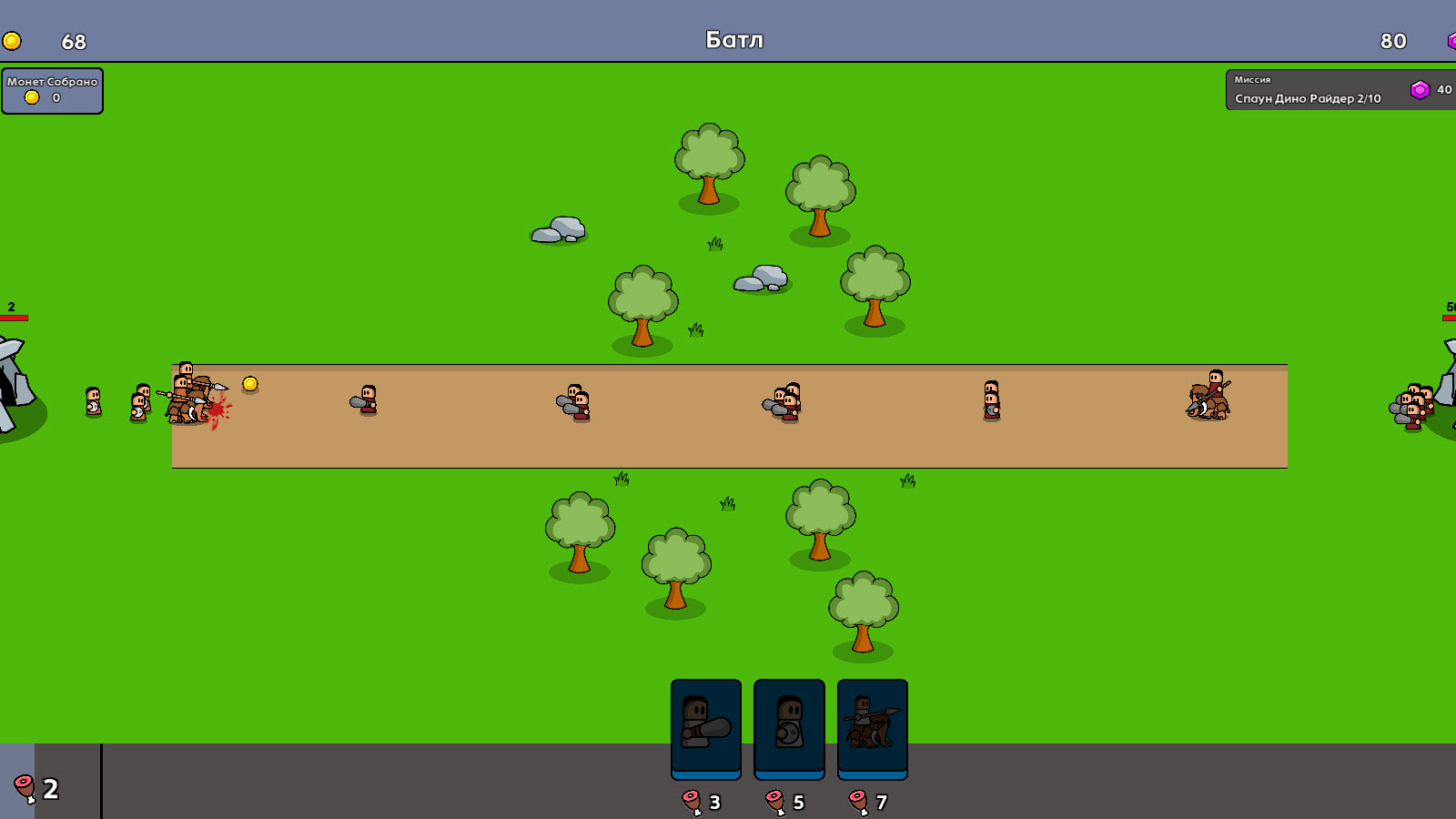Click the Батл title in the top bar
Screen dimensions: 1456x819
coord(733,39)
